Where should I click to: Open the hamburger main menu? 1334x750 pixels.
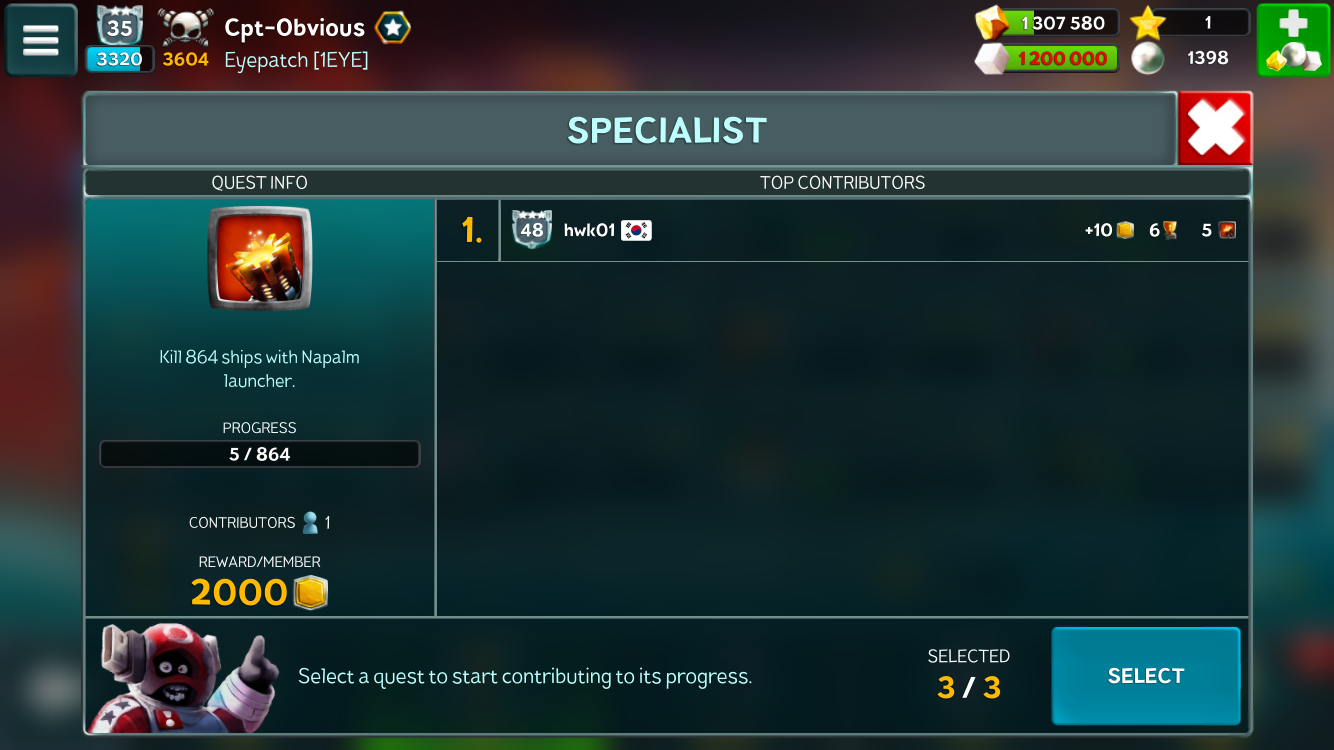41,40
